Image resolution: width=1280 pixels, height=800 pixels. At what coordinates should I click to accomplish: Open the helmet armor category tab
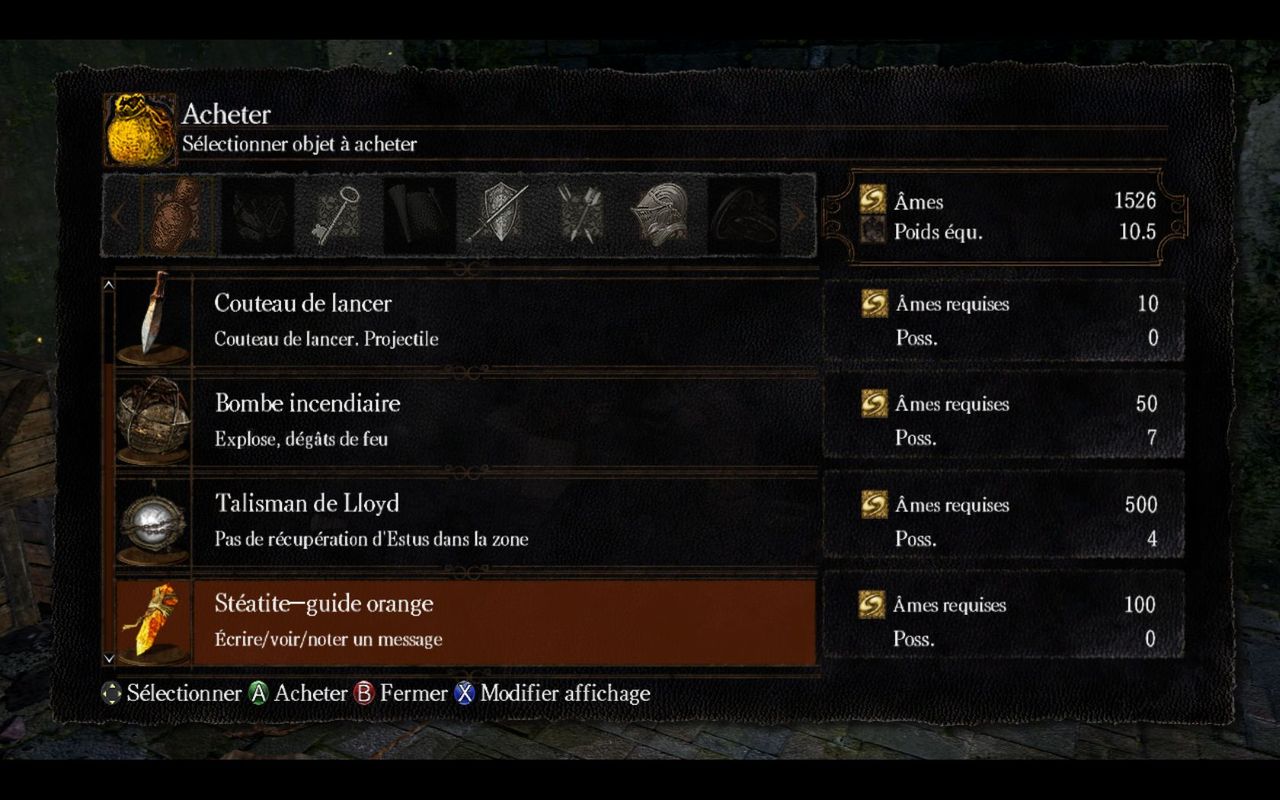coord(660,213)
